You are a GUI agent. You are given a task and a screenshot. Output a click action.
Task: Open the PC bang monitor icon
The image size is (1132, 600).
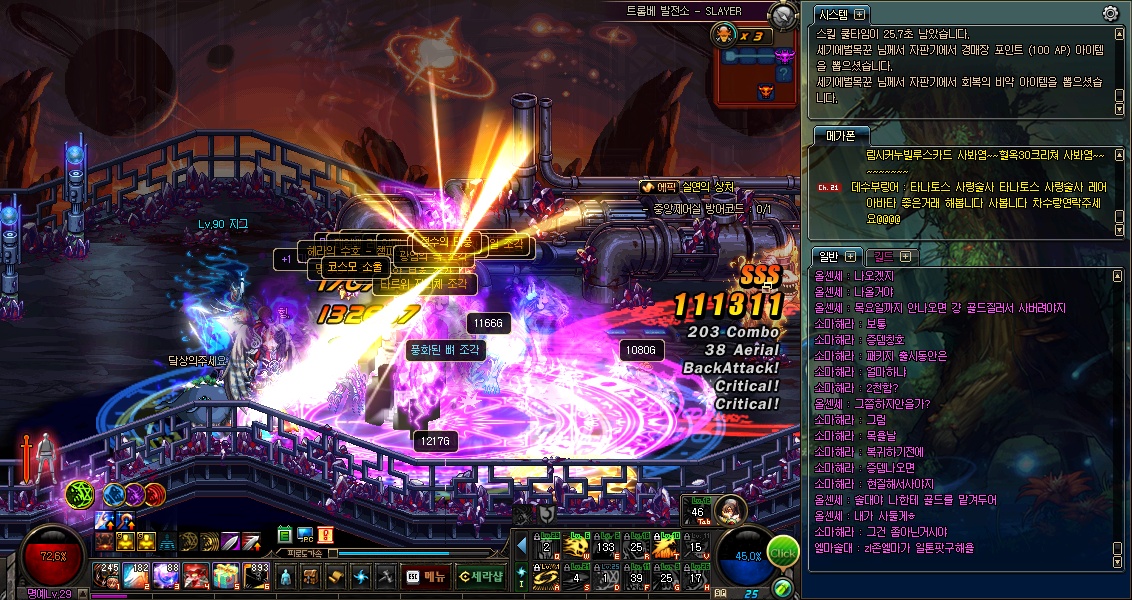point(305,536)
